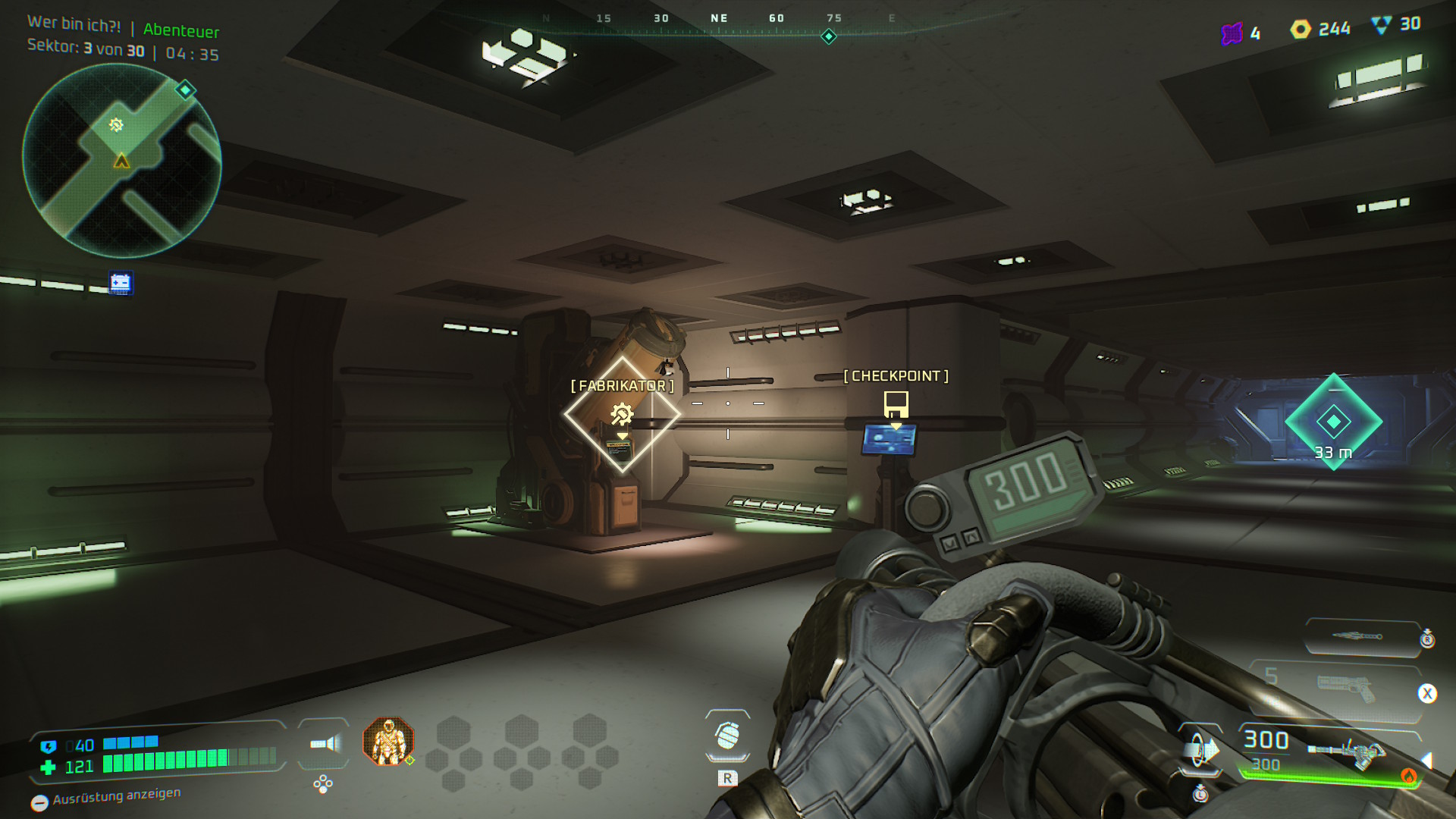The width and height of the screenshot is (1456, 819).
Task: Click the blue crystal currency icon
Action: [1382, 25]
